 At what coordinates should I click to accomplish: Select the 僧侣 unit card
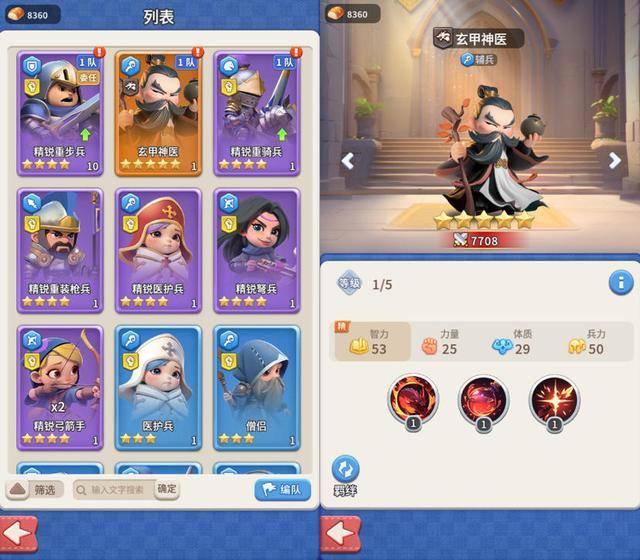click(256, 387)
